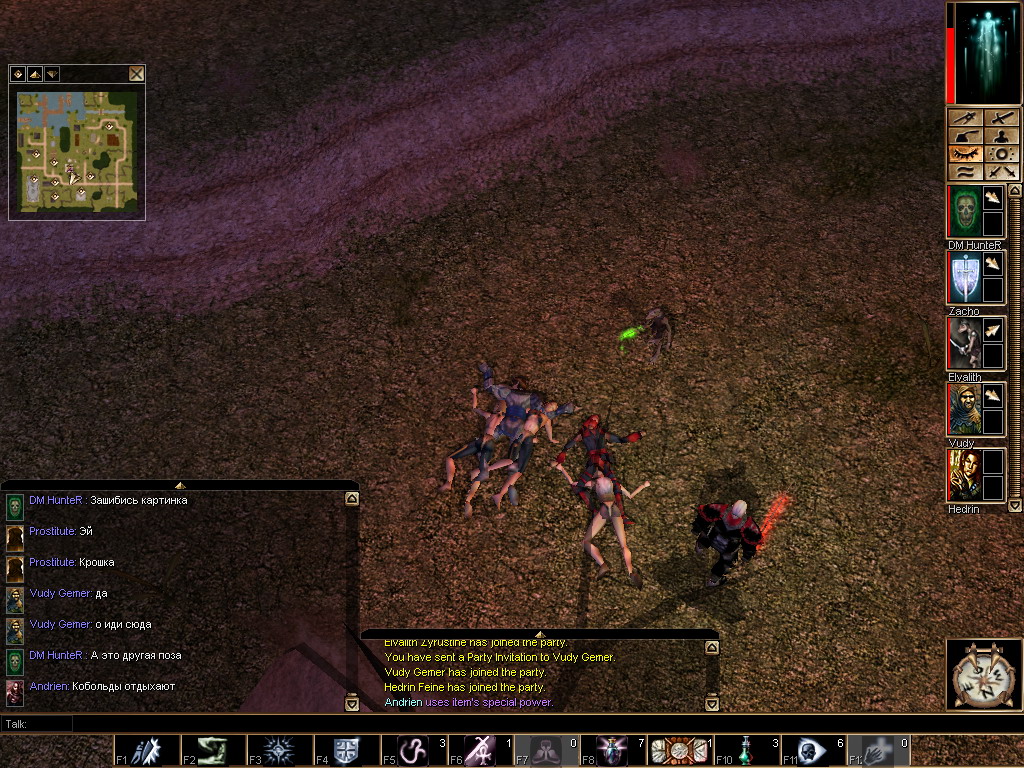Activate the F11 skull quickslot

(x=811, y=751)
